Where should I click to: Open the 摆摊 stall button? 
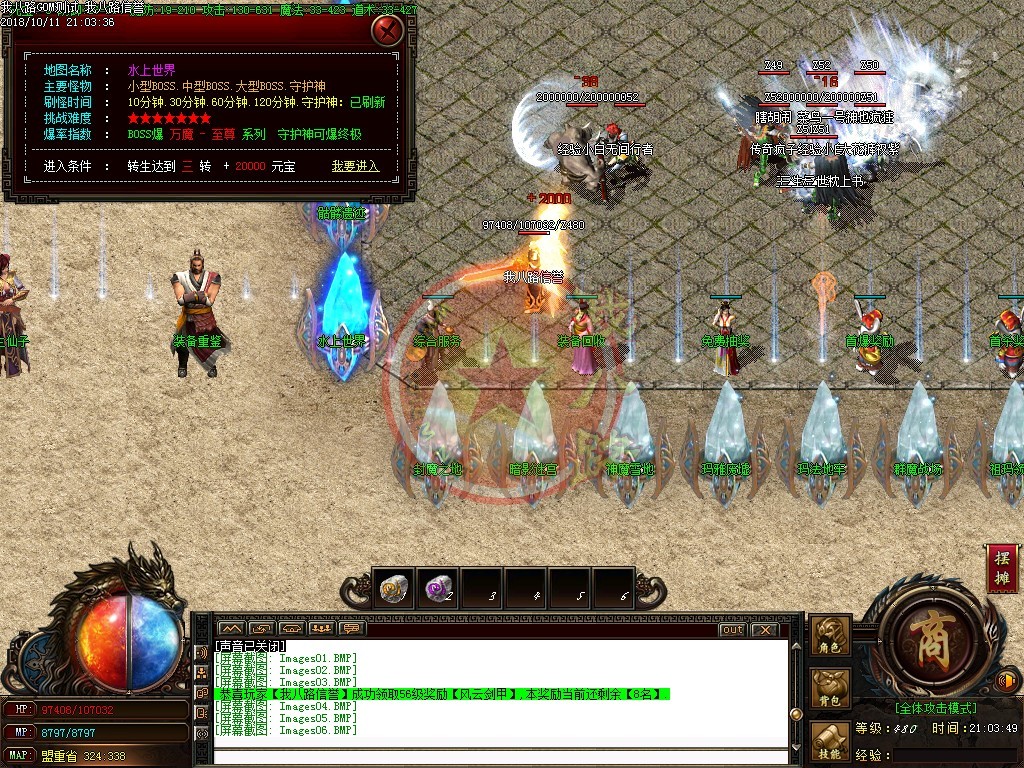pos(1003,569)
